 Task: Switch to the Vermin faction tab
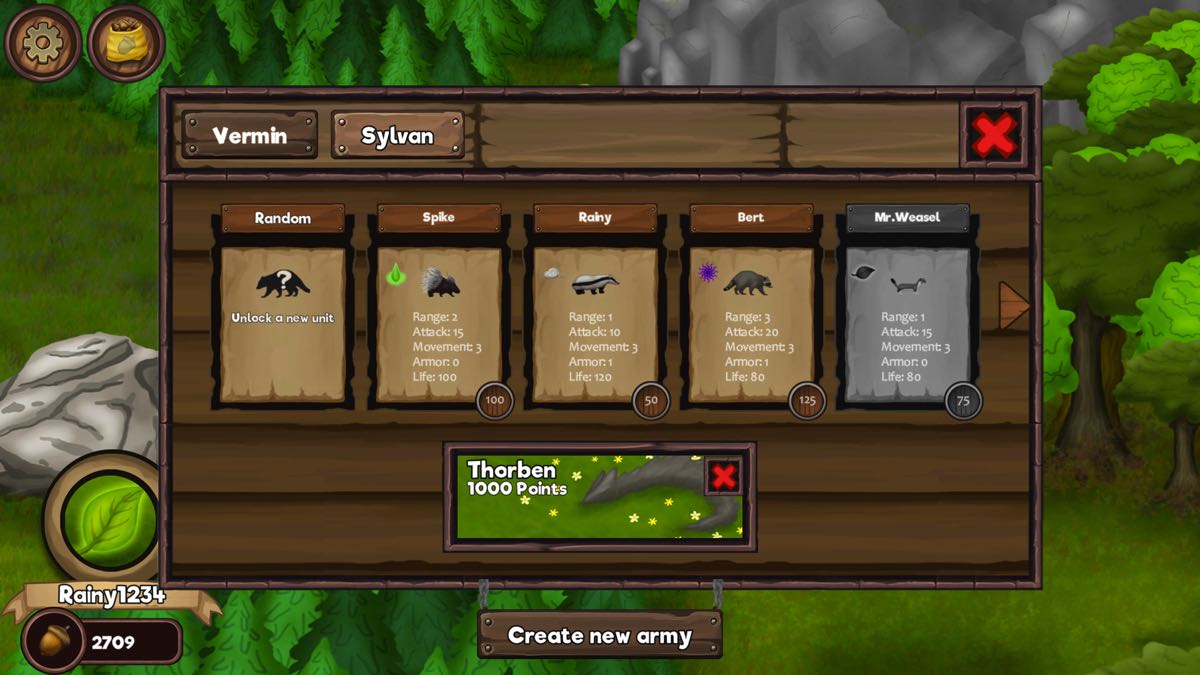click(x=250, y=135)
